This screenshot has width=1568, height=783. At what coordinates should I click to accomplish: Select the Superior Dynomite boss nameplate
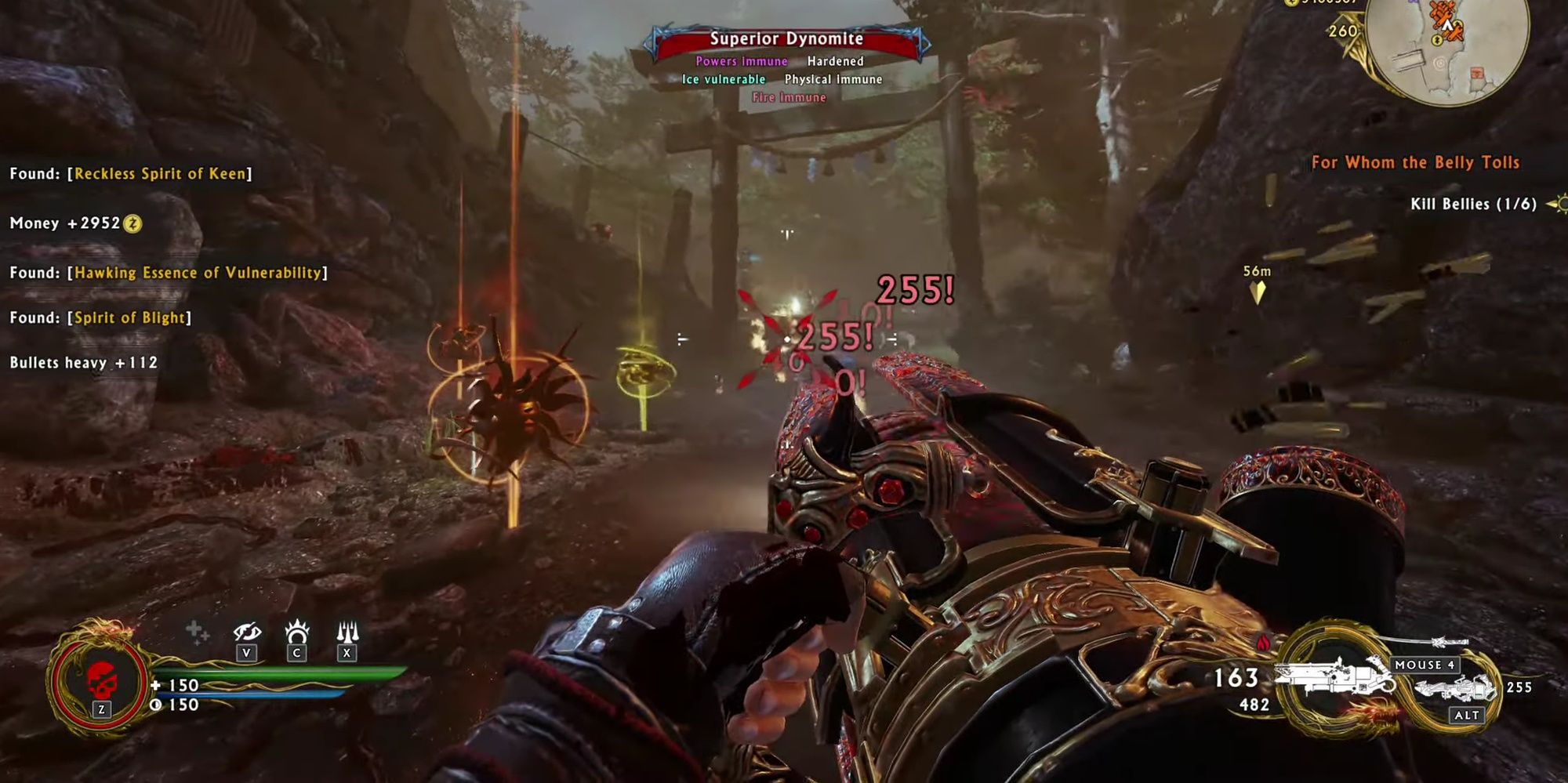786,38
